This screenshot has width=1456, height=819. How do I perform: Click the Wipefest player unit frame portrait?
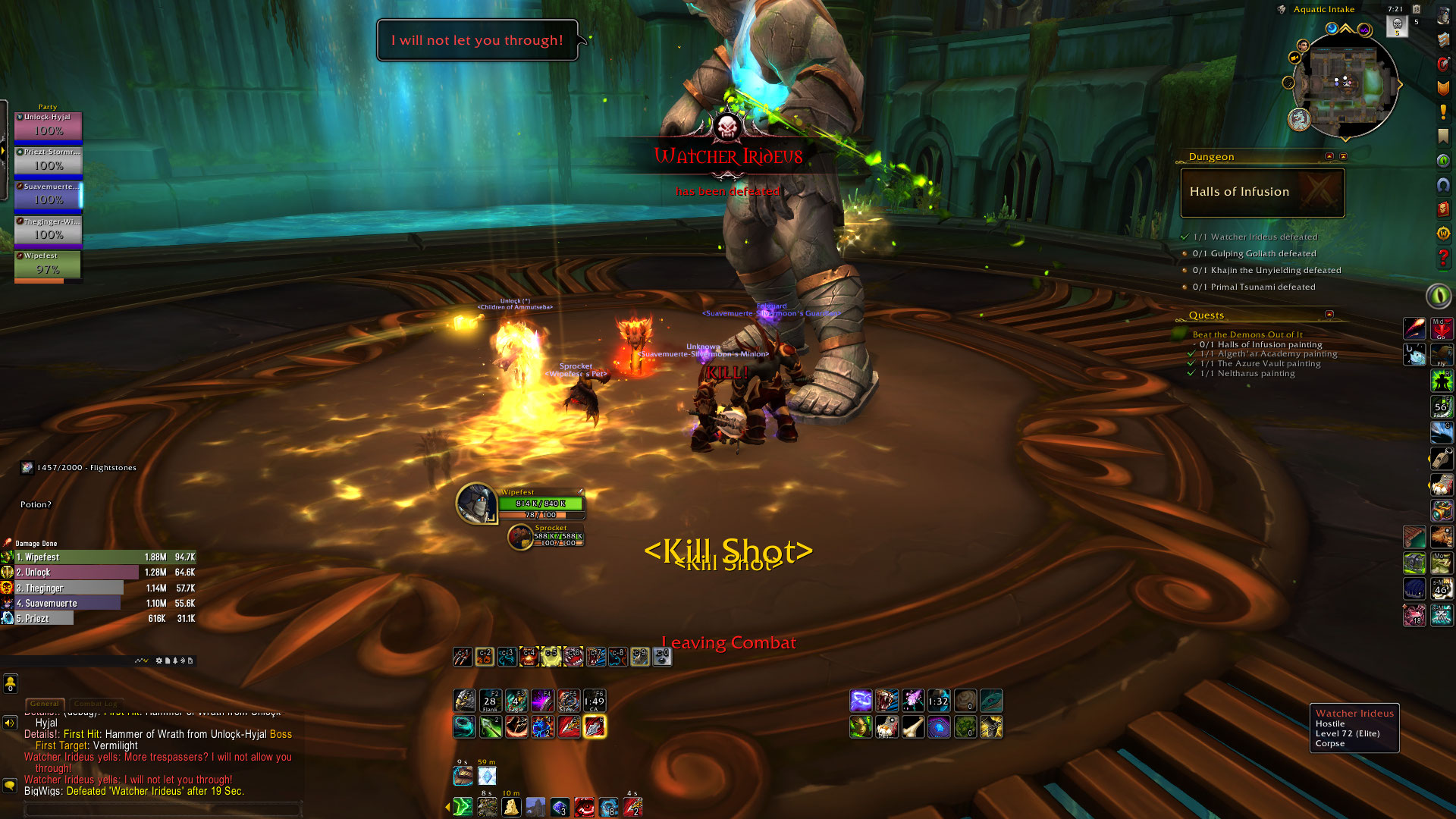tap(476, 503)
